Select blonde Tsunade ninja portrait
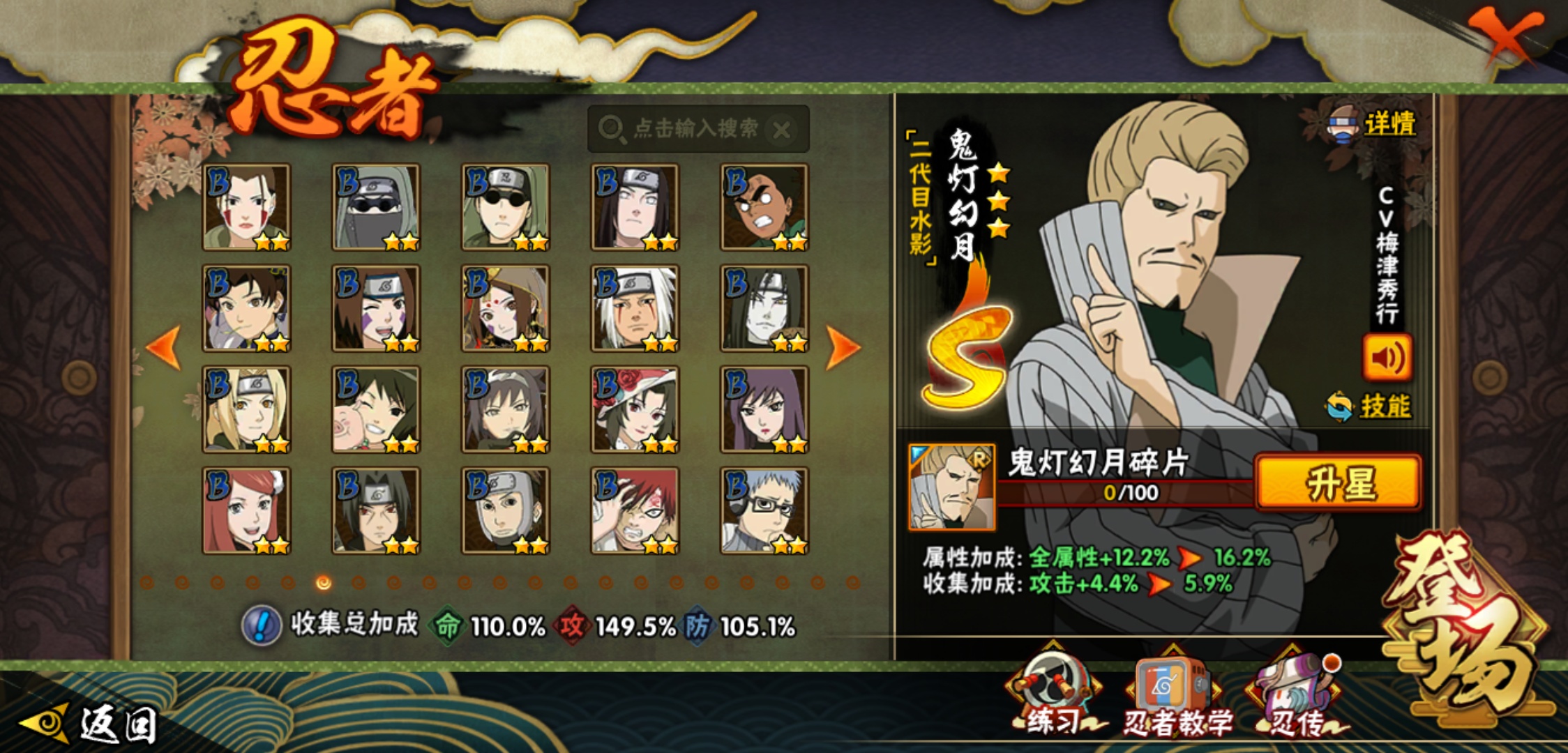 246,410
